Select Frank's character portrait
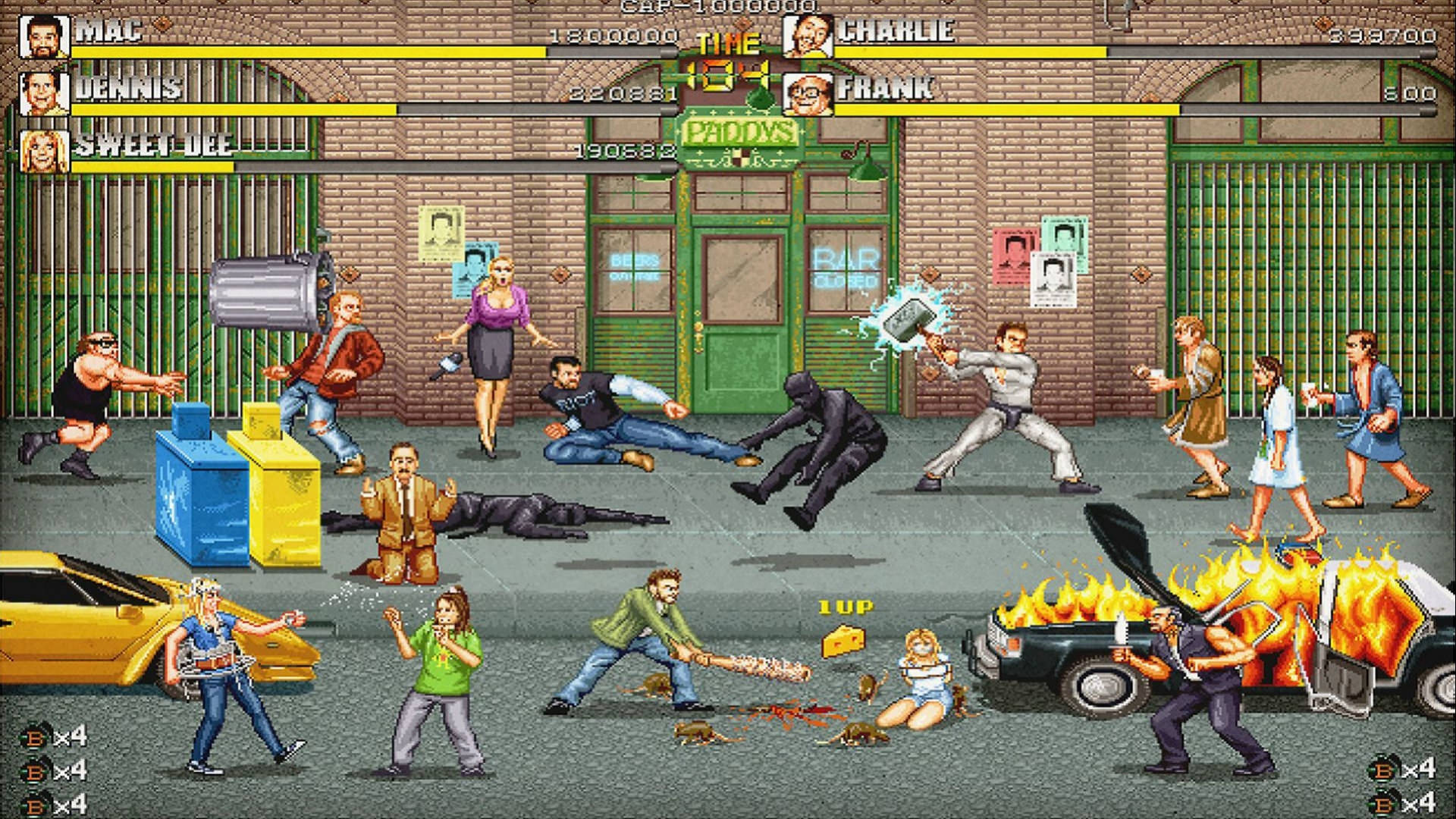 pyautogui.click(x=808, y=94)
